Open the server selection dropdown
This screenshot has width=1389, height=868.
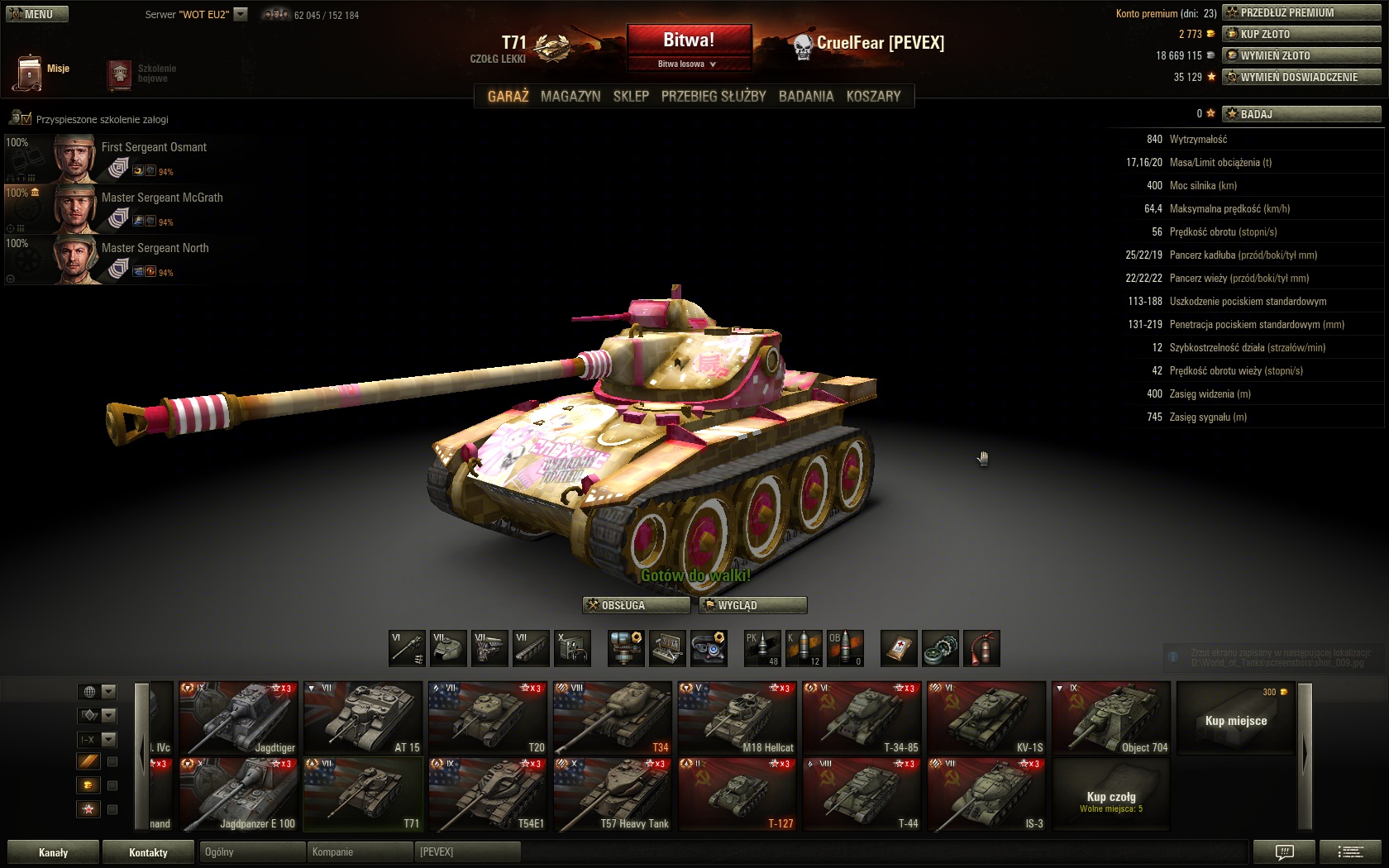[x=241, y=14]
